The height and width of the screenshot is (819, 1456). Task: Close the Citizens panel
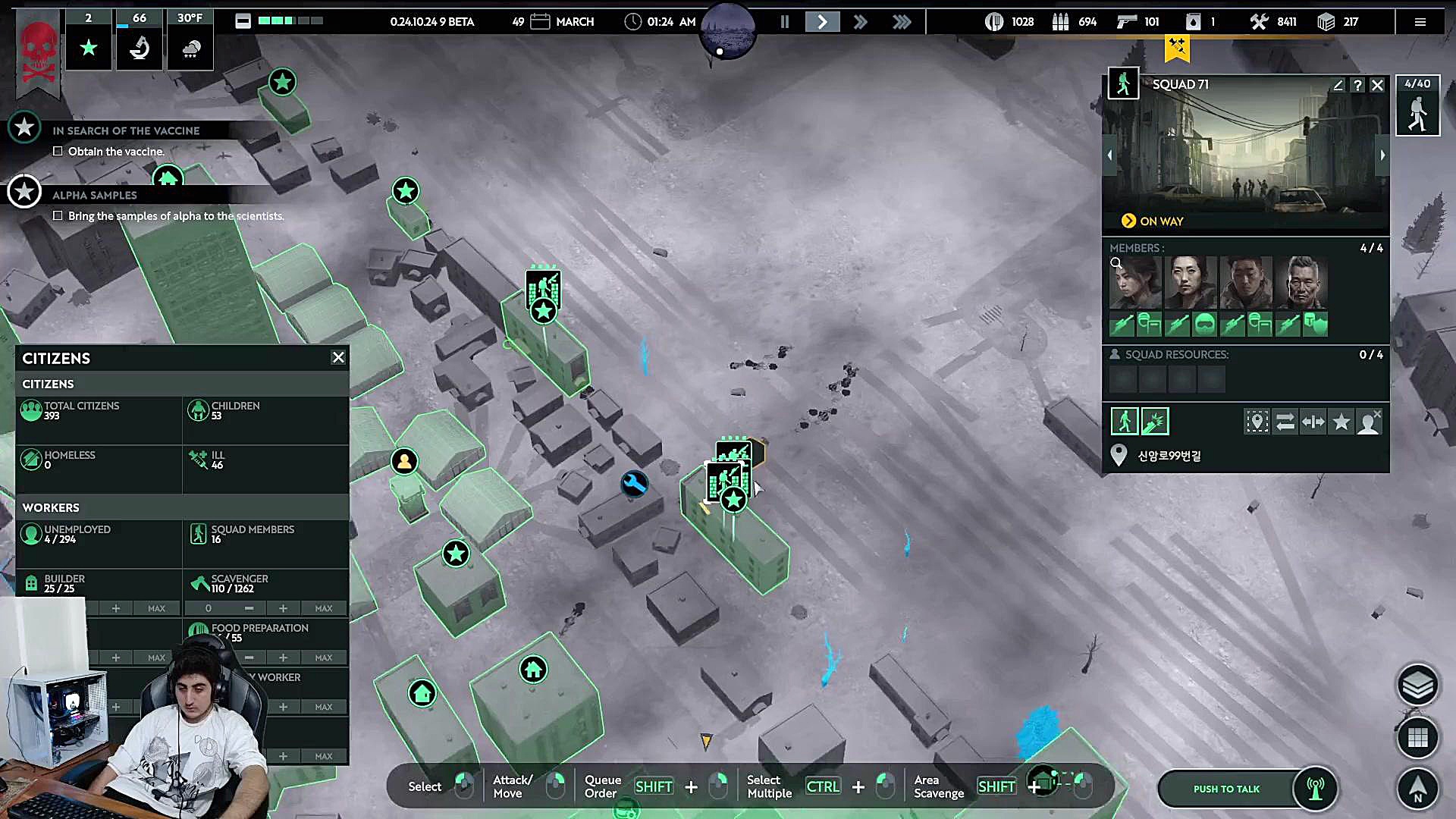coord(338,357)
